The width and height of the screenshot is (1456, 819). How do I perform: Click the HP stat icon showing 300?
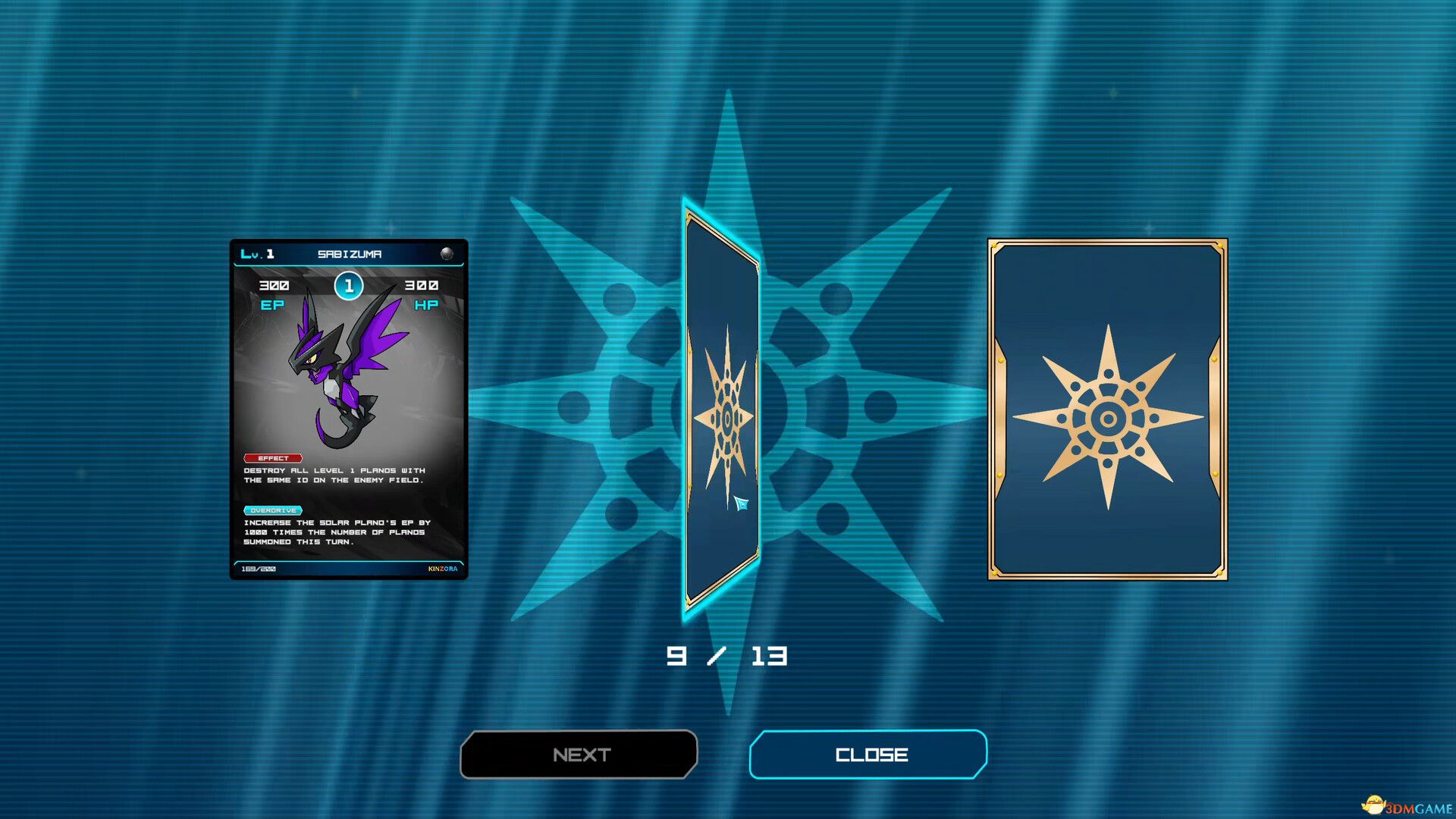(x=425, y=294)
